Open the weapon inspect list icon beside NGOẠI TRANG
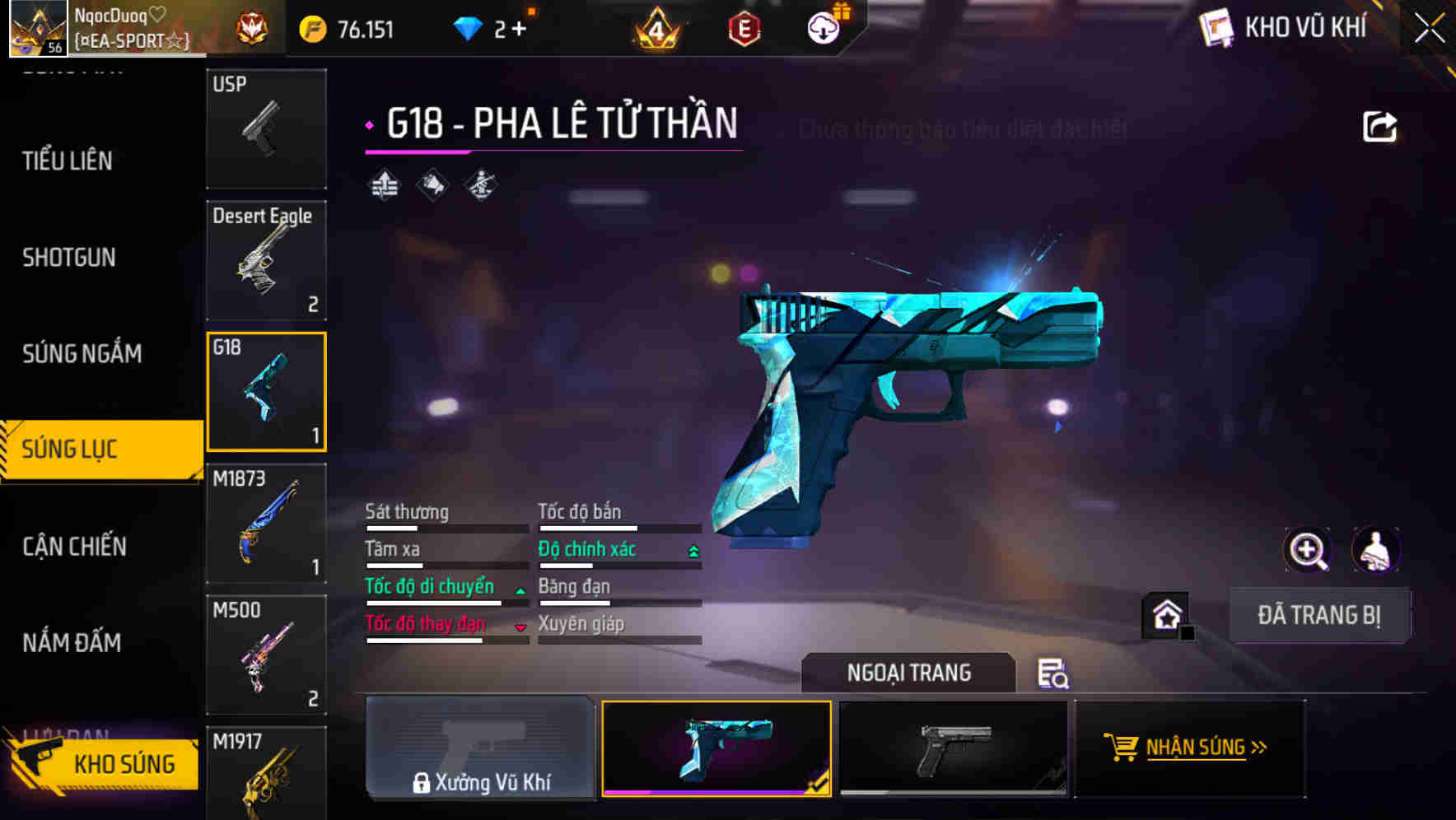The width and height of the screenshot is (1456, 820). coord(1054,673)
